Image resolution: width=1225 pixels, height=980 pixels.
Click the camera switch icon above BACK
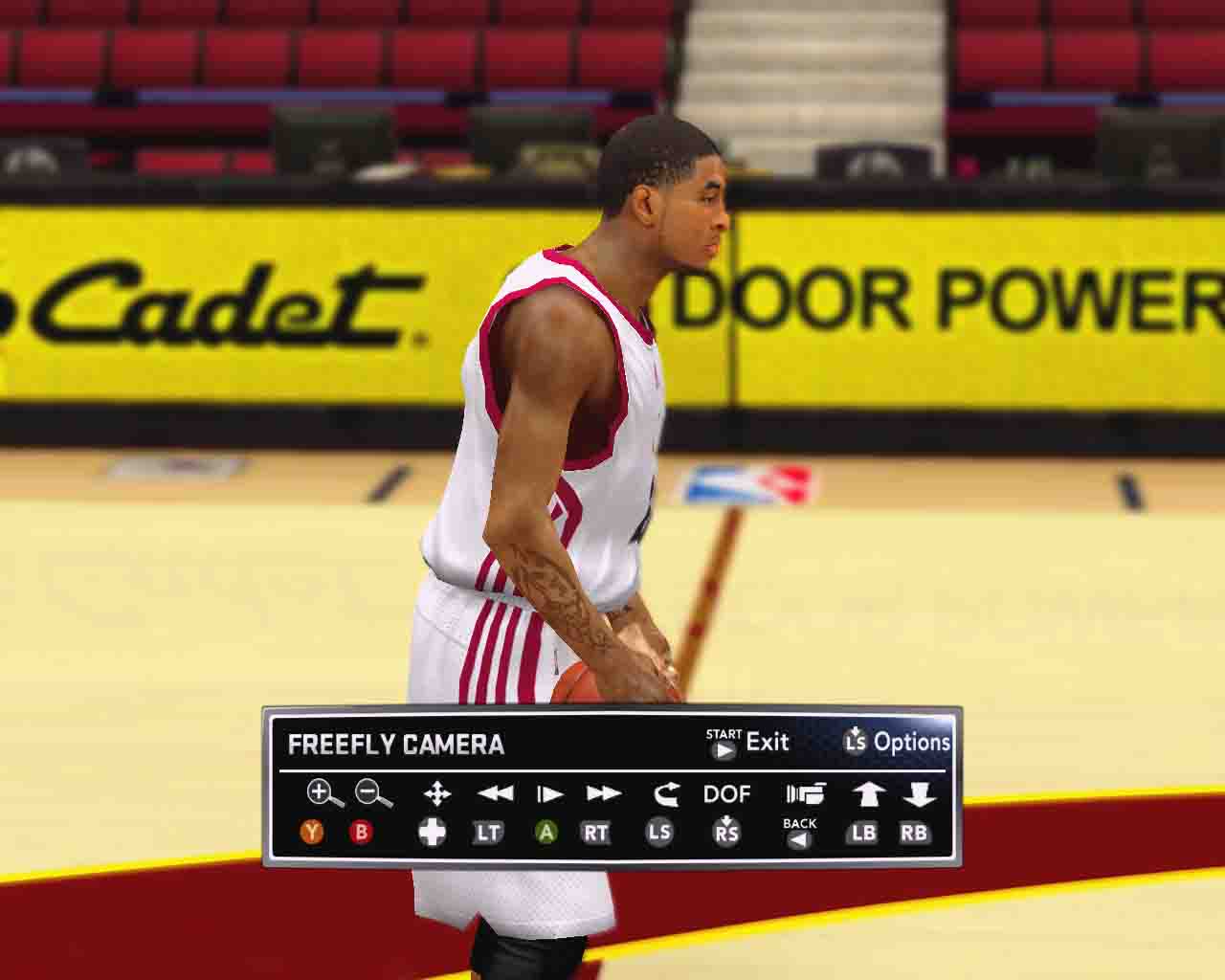(804, 792)
